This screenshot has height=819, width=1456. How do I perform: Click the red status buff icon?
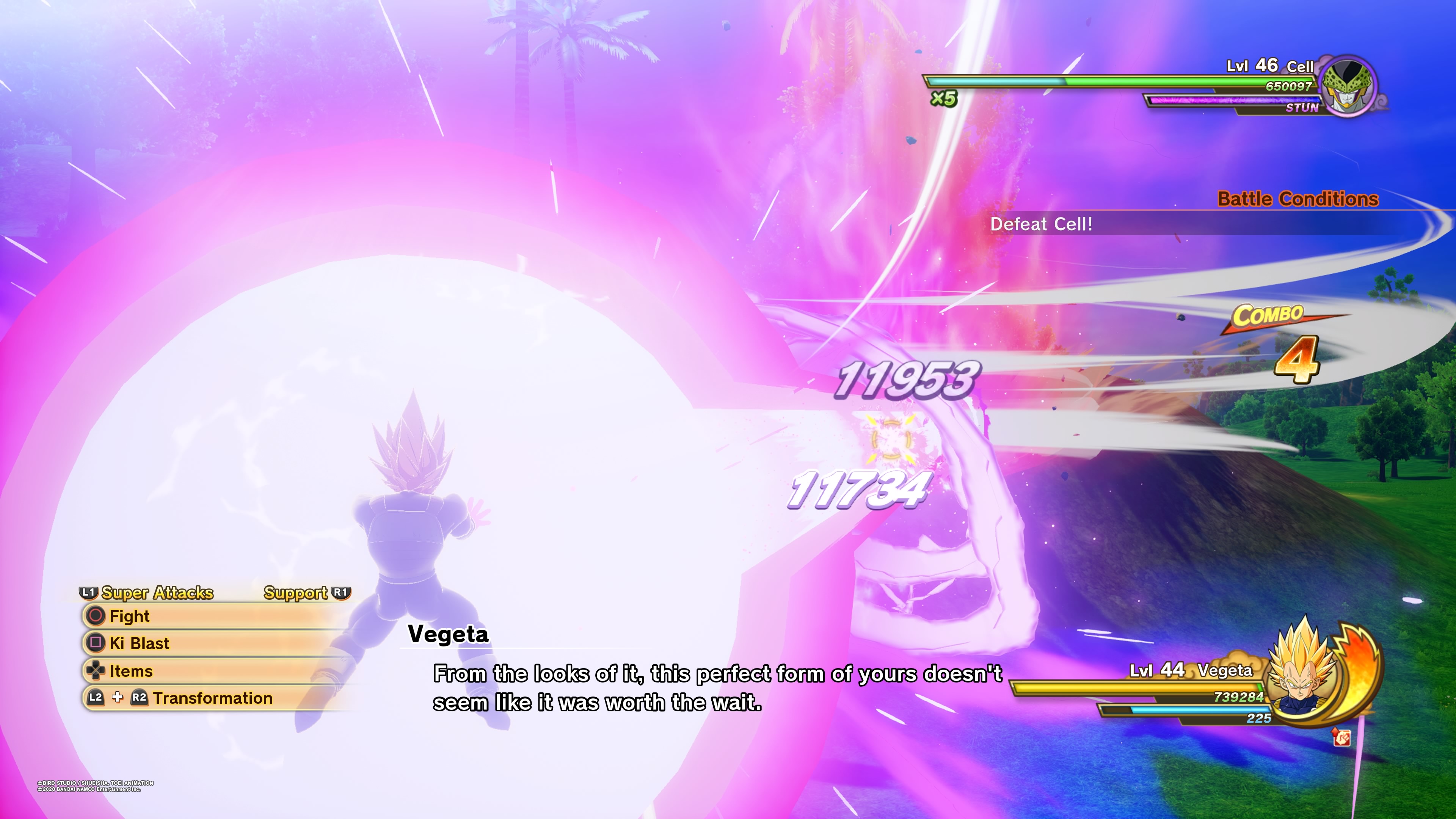pyautogui.click(x=1342, y=737)
